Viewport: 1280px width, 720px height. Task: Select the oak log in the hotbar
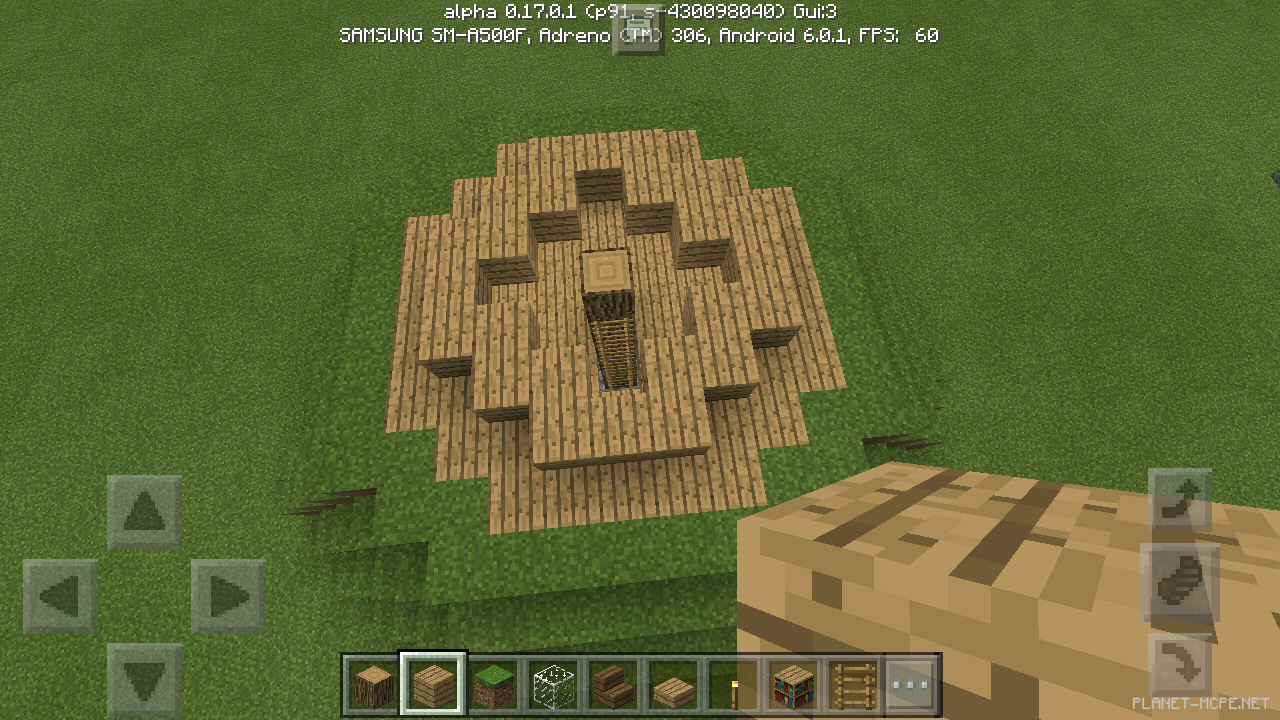tap(372, 683)
